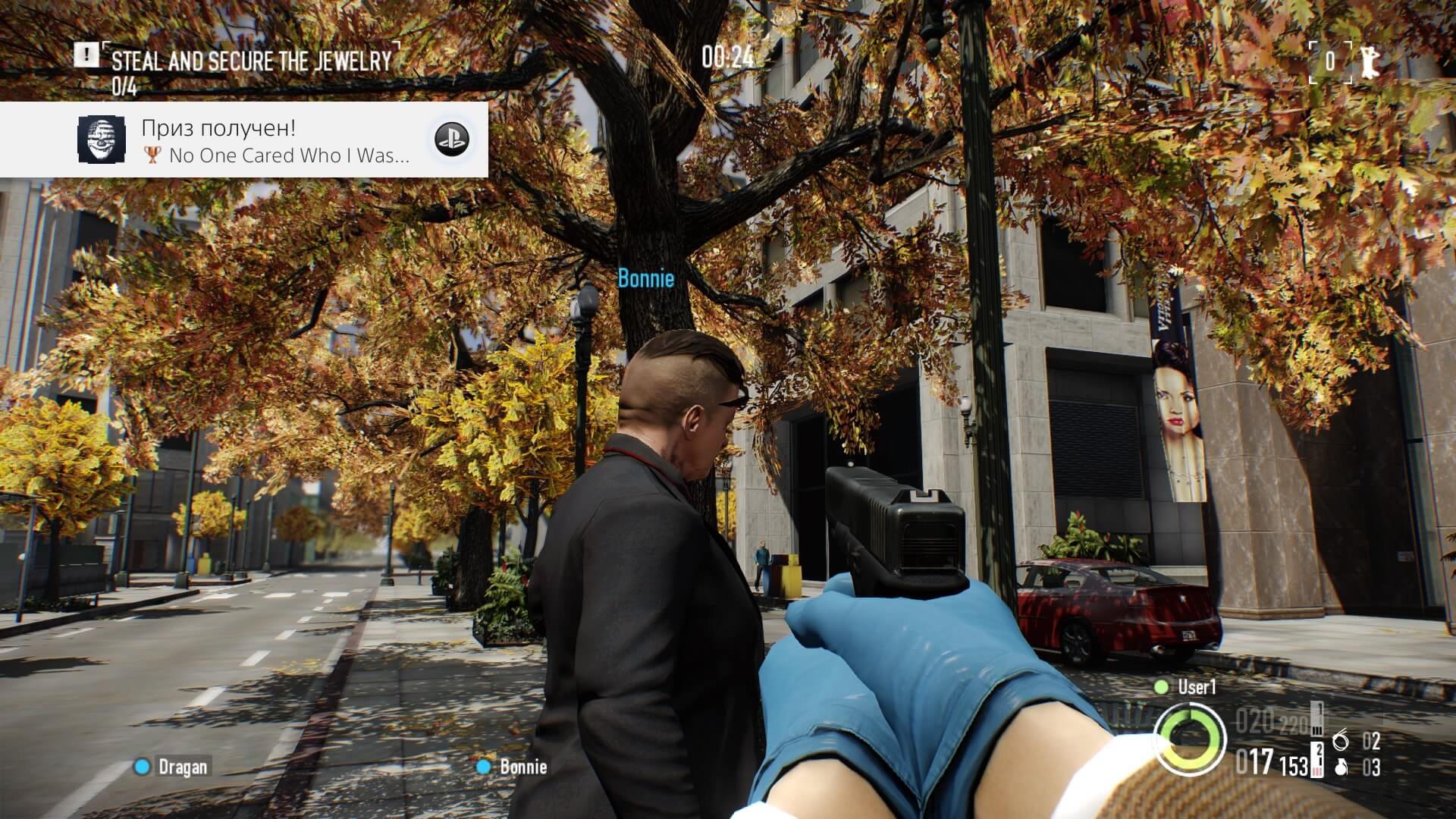Click the objective exclamation mark icon
Screen dimensions: 1456x819
tap(86, 55)
